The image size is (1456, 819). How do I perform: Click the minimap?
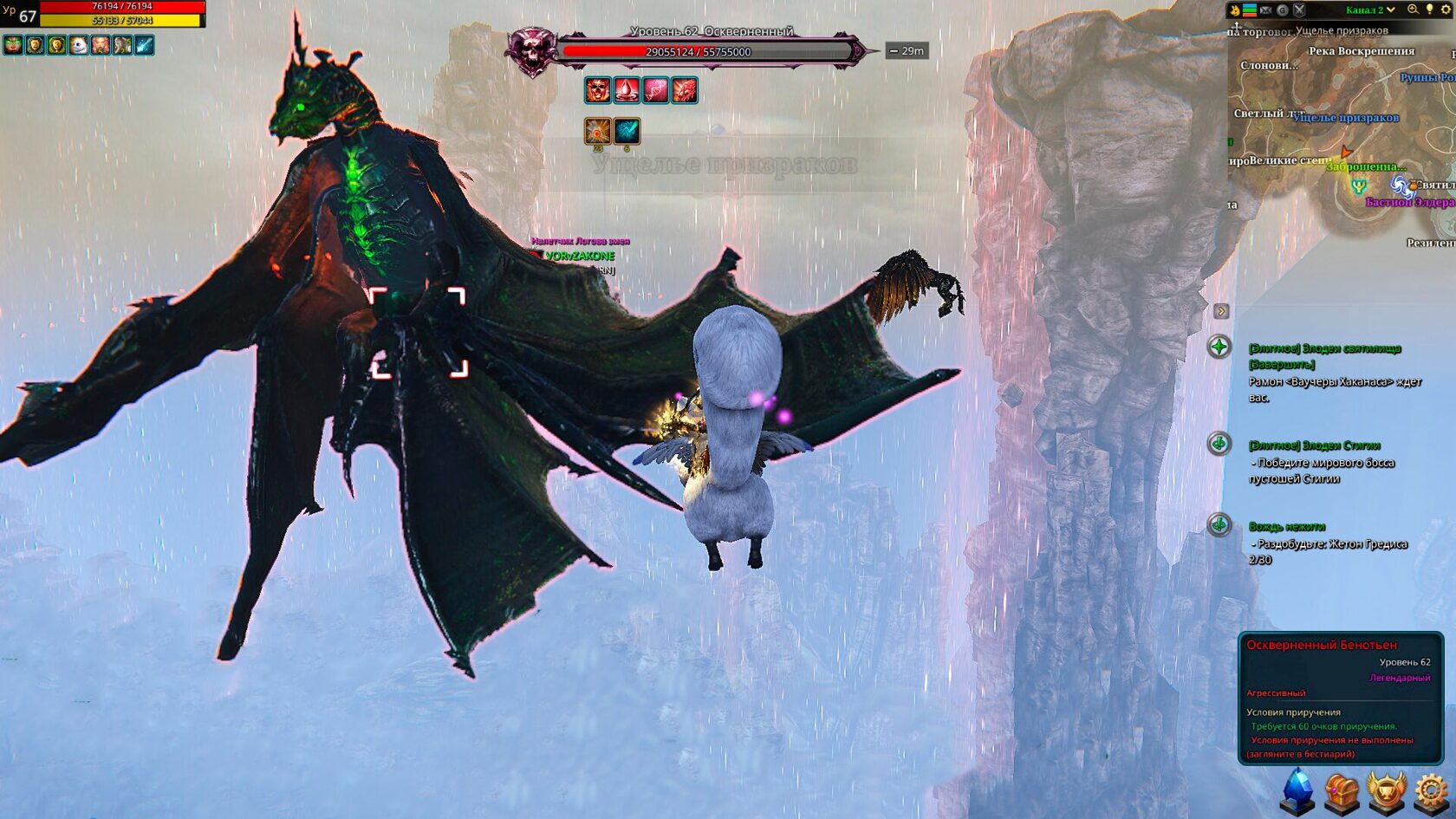click(1342, 130)
